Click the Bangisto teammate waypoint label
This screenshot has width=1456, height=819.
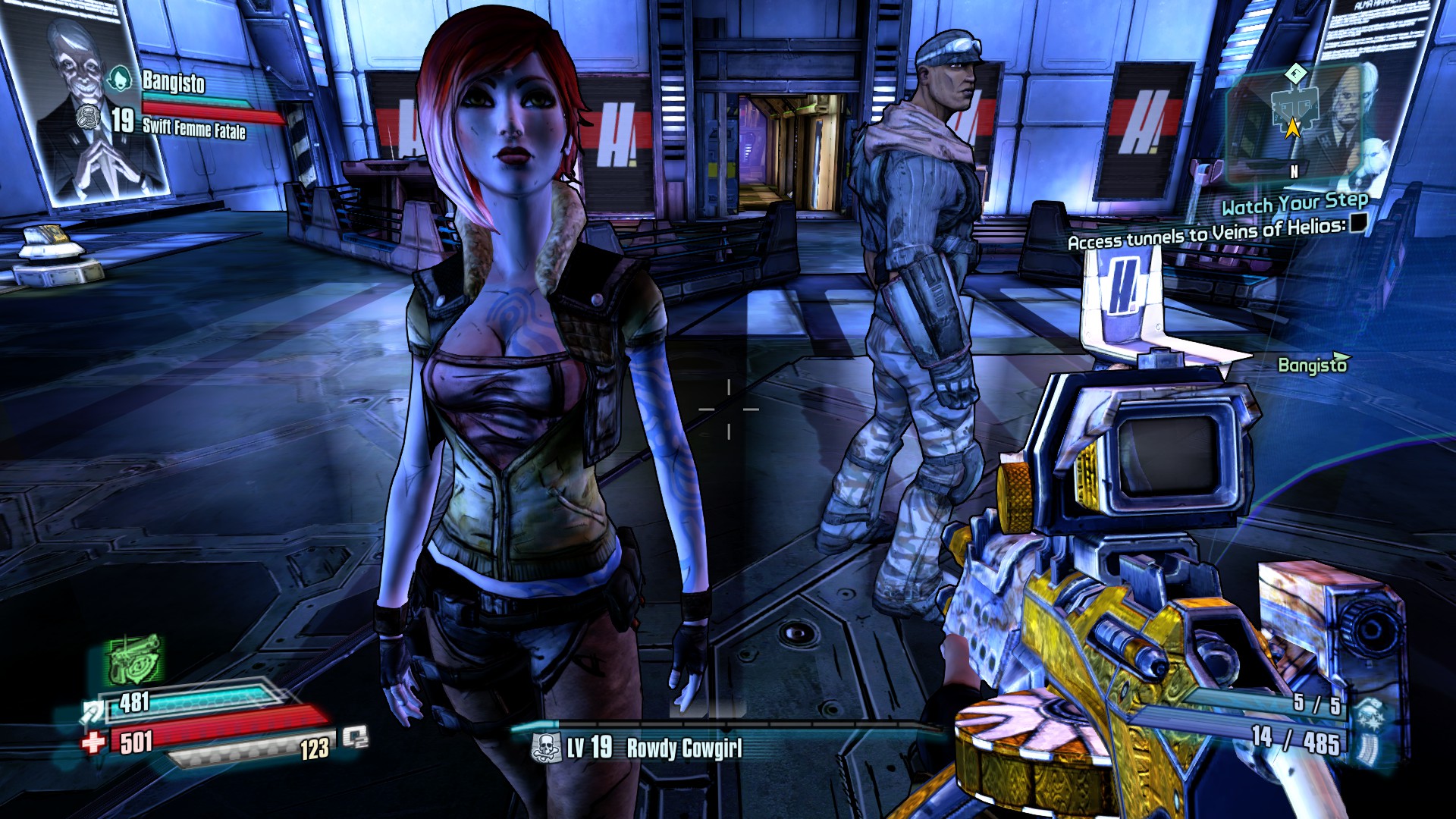tap(1313, 365)
